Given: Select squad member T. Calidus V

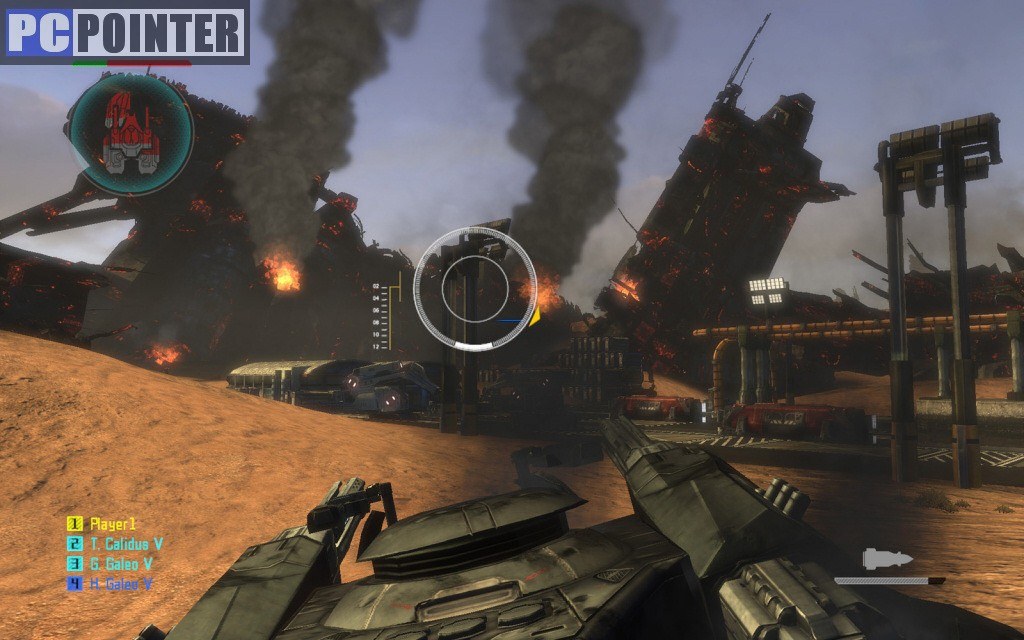Looking at the screenshot, I should pyautogui.click(x=125, y=544).
